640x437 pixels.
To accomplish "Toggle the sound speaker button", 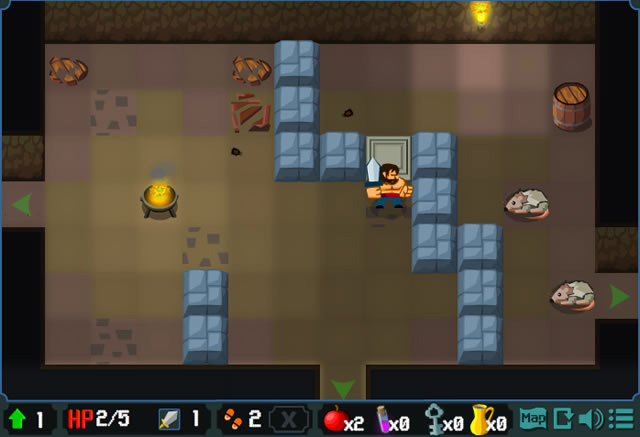I will (591, 418).
